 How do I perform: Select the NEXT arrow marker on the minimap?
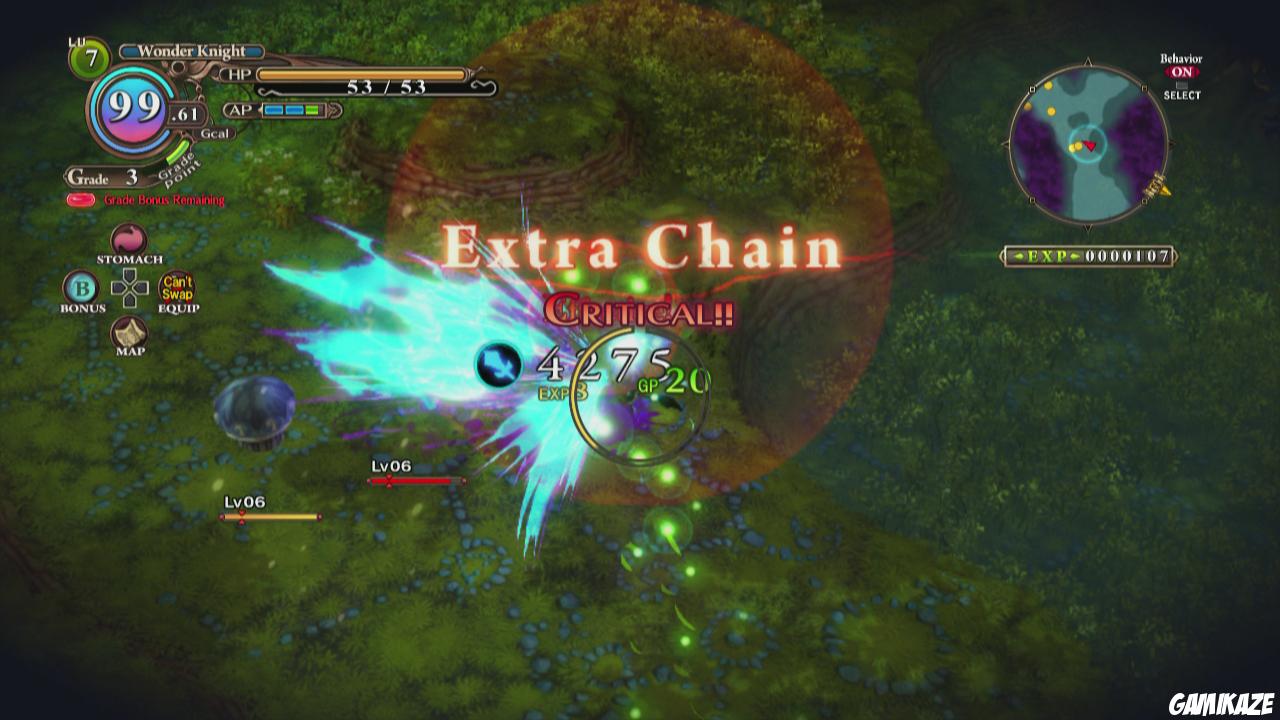1156,188
